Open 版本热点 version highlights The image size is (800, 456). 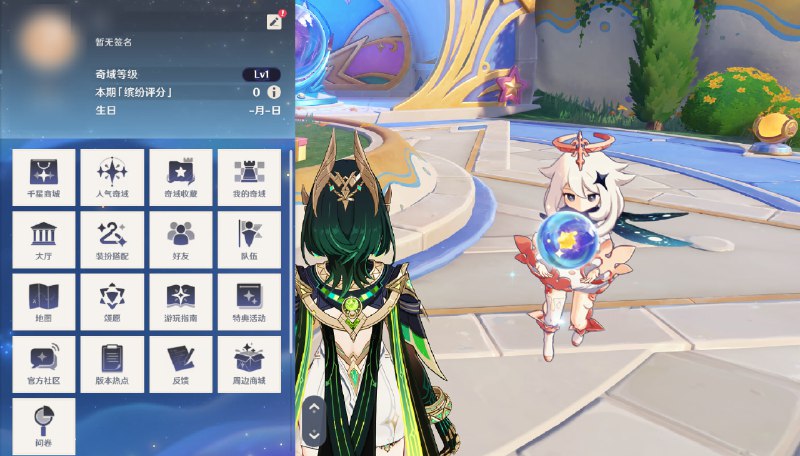112,364
